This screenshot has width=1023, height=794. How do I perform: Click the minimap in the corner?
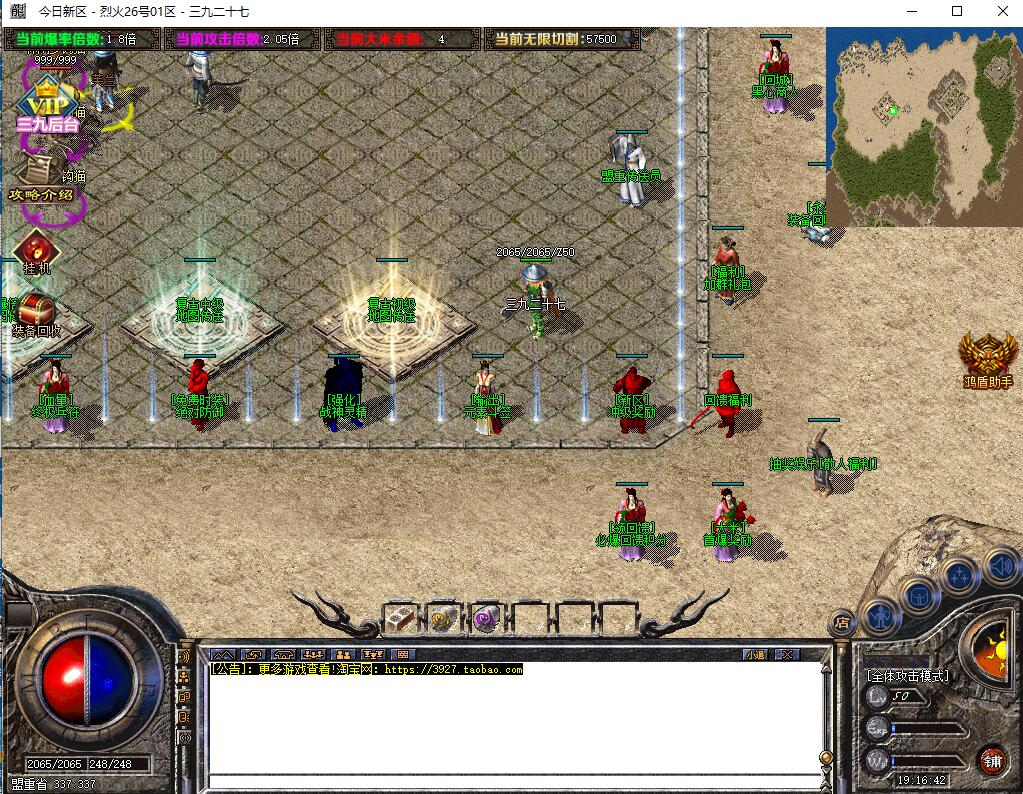click(x=923, y=125)
